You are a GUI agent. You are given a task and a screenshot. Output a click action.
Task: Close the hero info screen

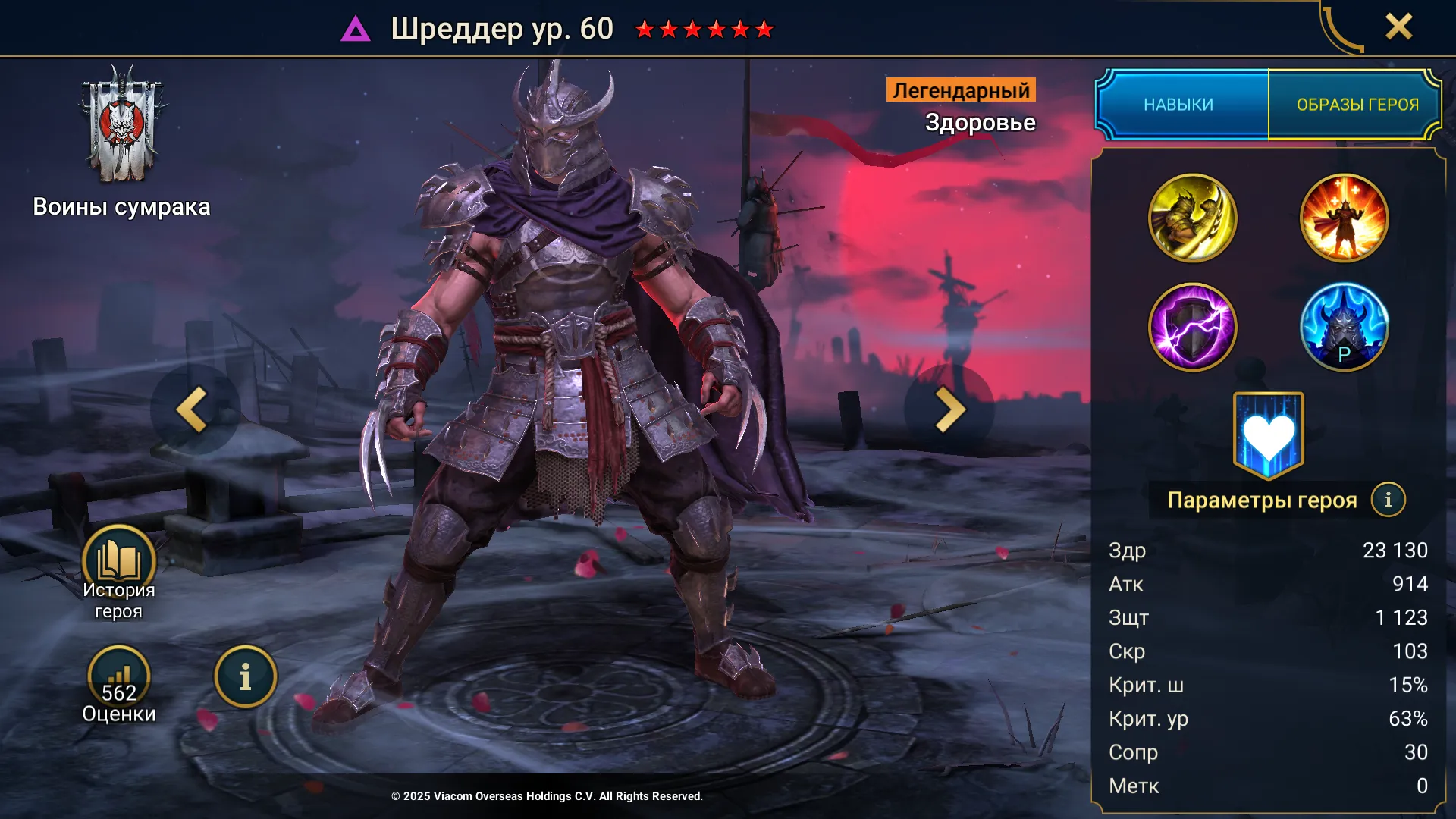pos(1398,27)
